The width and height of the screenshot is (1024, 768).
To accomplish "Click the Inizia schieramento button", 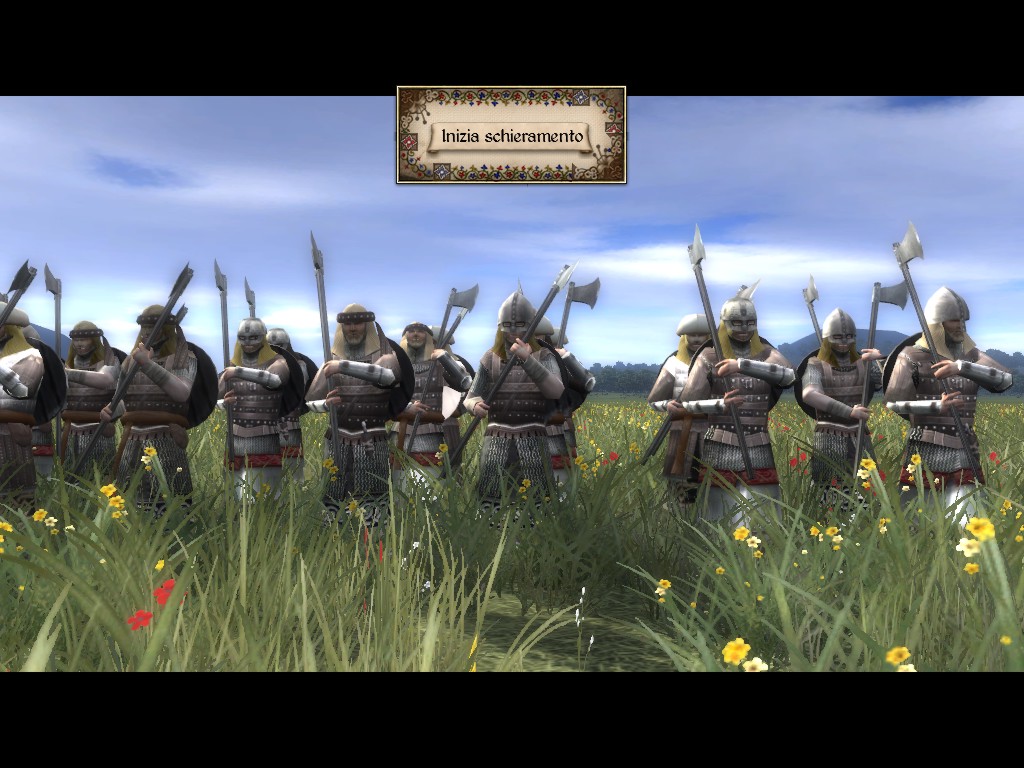I will pos(511,136).
